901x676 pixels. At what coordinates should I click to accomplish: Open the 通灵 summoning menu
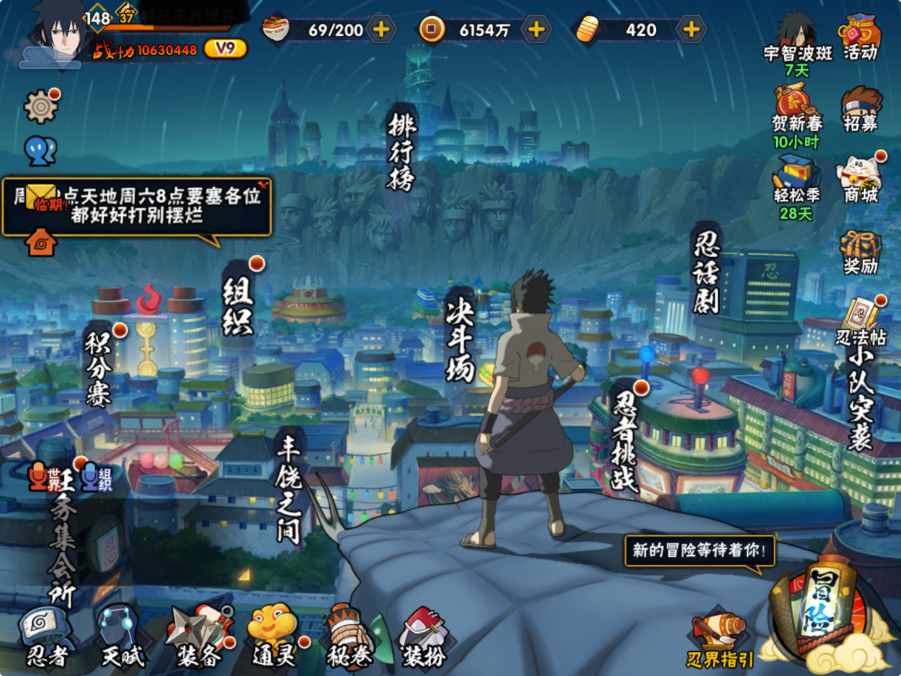272,636
